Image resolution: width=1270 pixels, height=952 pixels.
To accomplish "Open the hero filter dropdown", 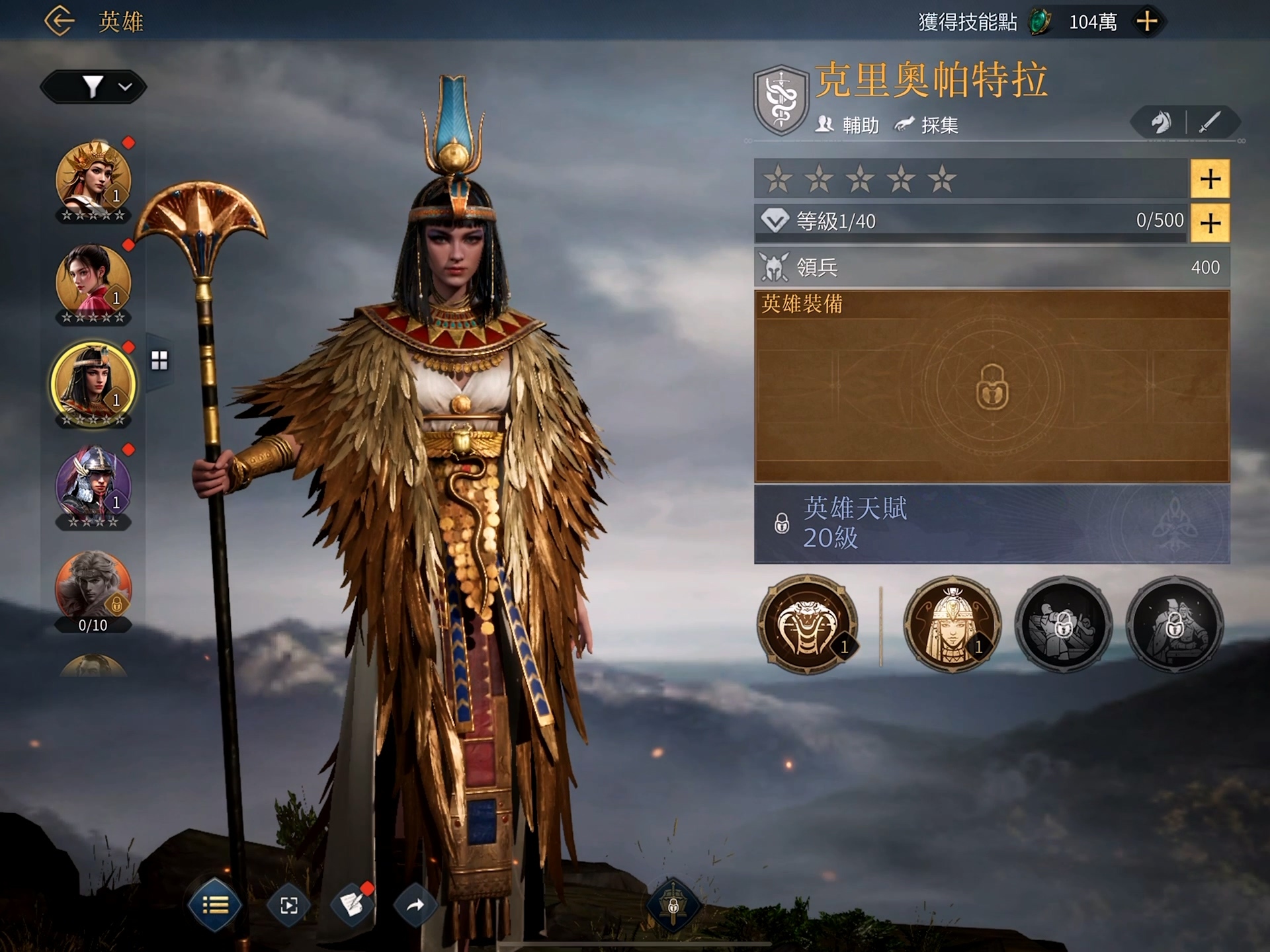I will 93,87.
